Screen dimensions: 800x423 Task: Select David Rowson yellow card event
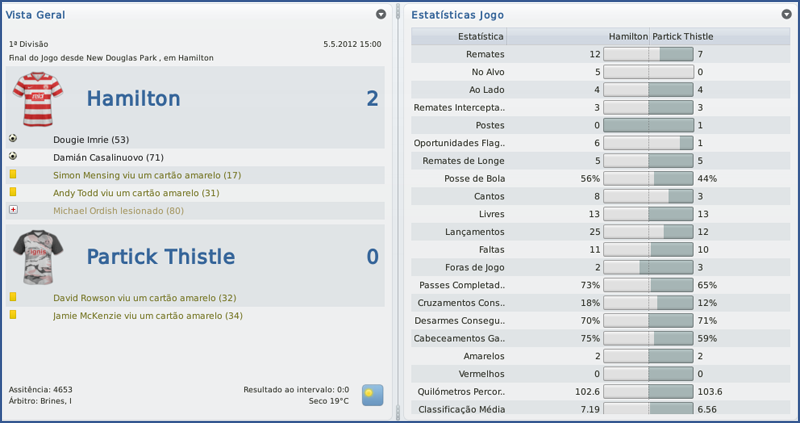pyautogui.click(x=144, y=298)
